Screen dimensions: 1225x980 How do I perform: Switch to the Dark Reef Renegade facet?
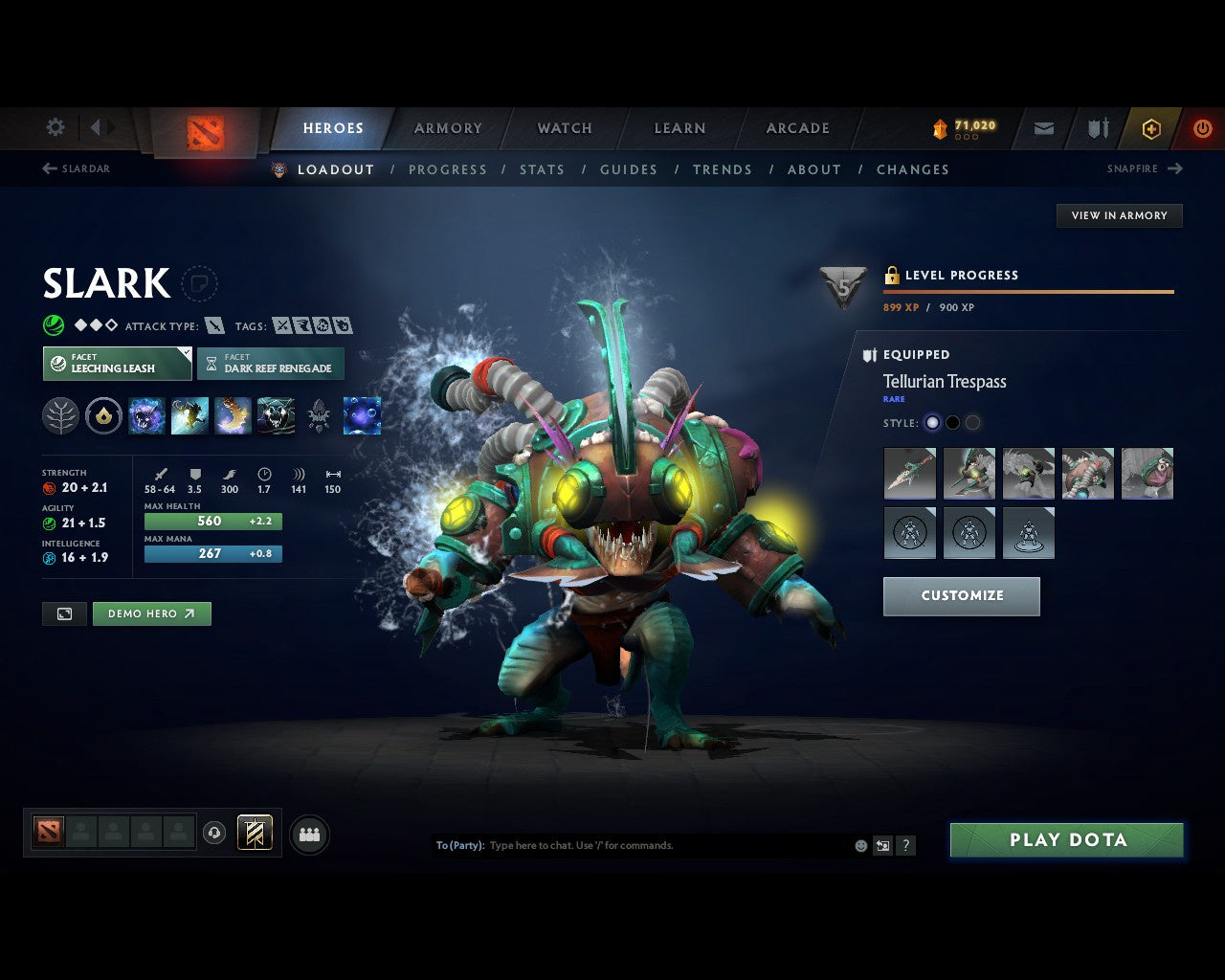pos(271,364)
